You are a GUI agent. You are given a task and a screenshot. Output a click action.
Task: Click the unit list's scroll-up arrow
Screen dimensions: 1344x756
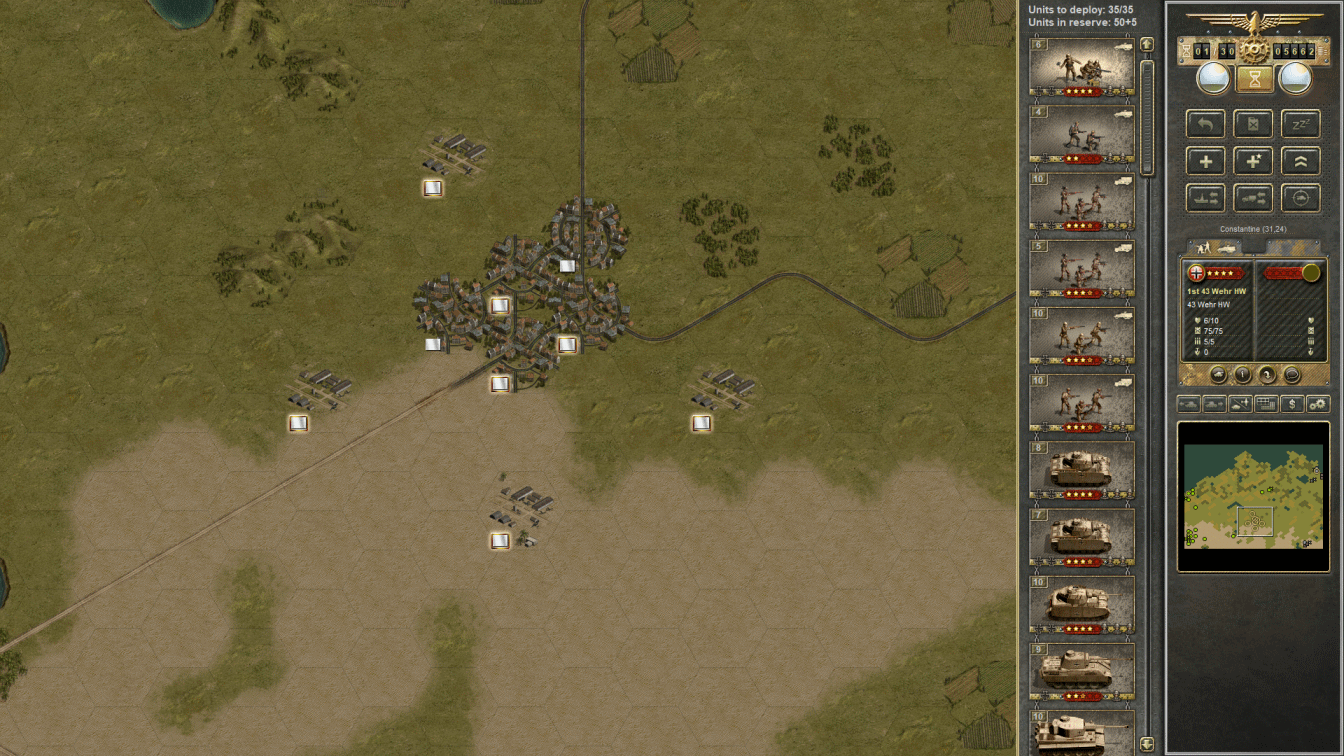click(1147, 44)
